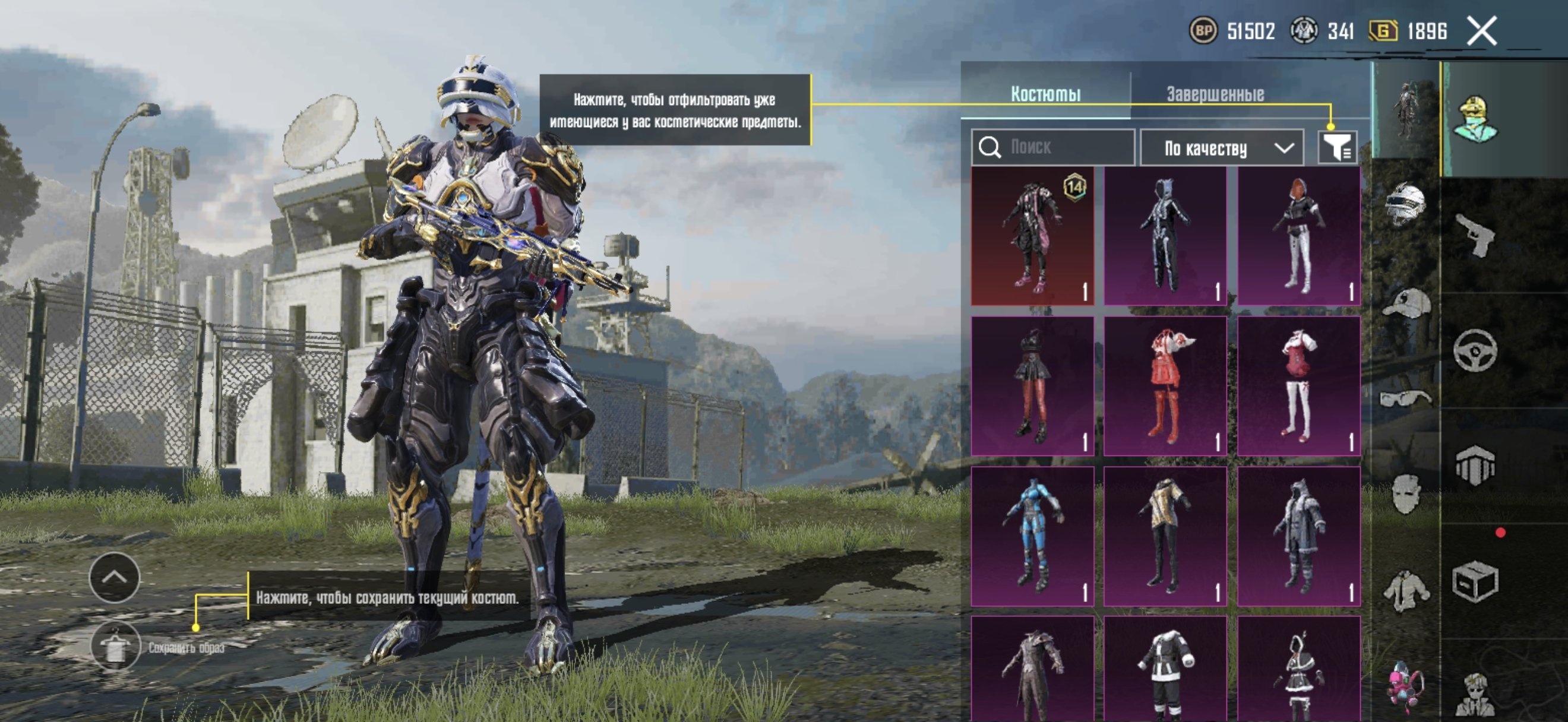Save the look with Сохранить образ
Viewport: 1568px width, 722px height.
coord(115,647)
